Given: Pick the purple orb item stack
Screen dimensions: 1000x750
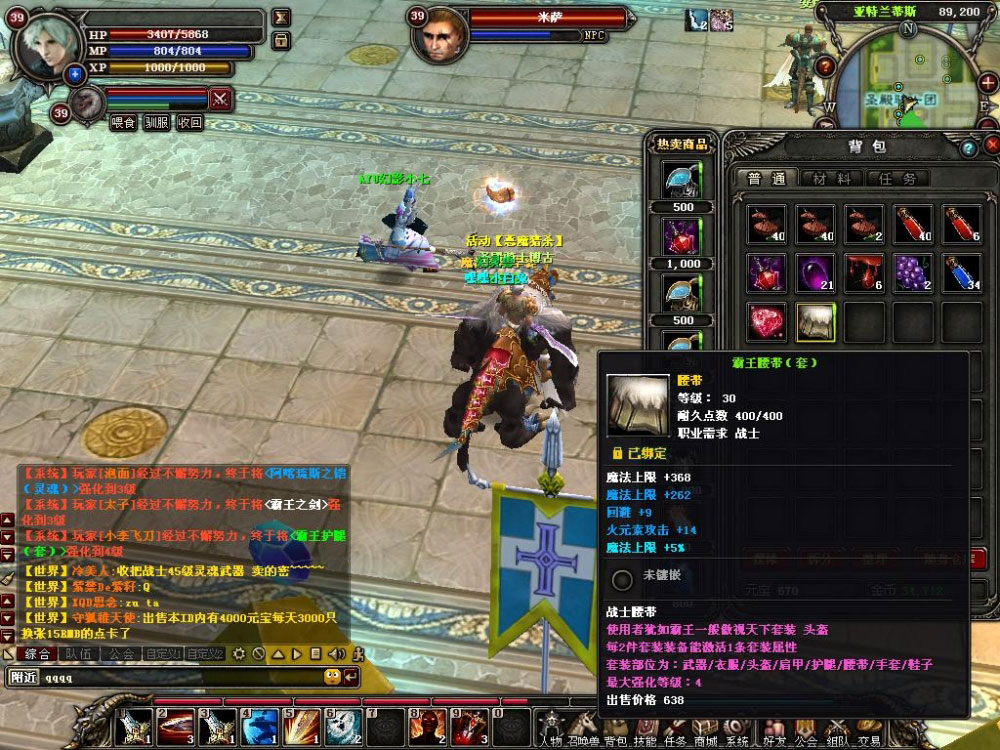Looking at the screenshot, I should pyautogui.click(x=815, y=272).
